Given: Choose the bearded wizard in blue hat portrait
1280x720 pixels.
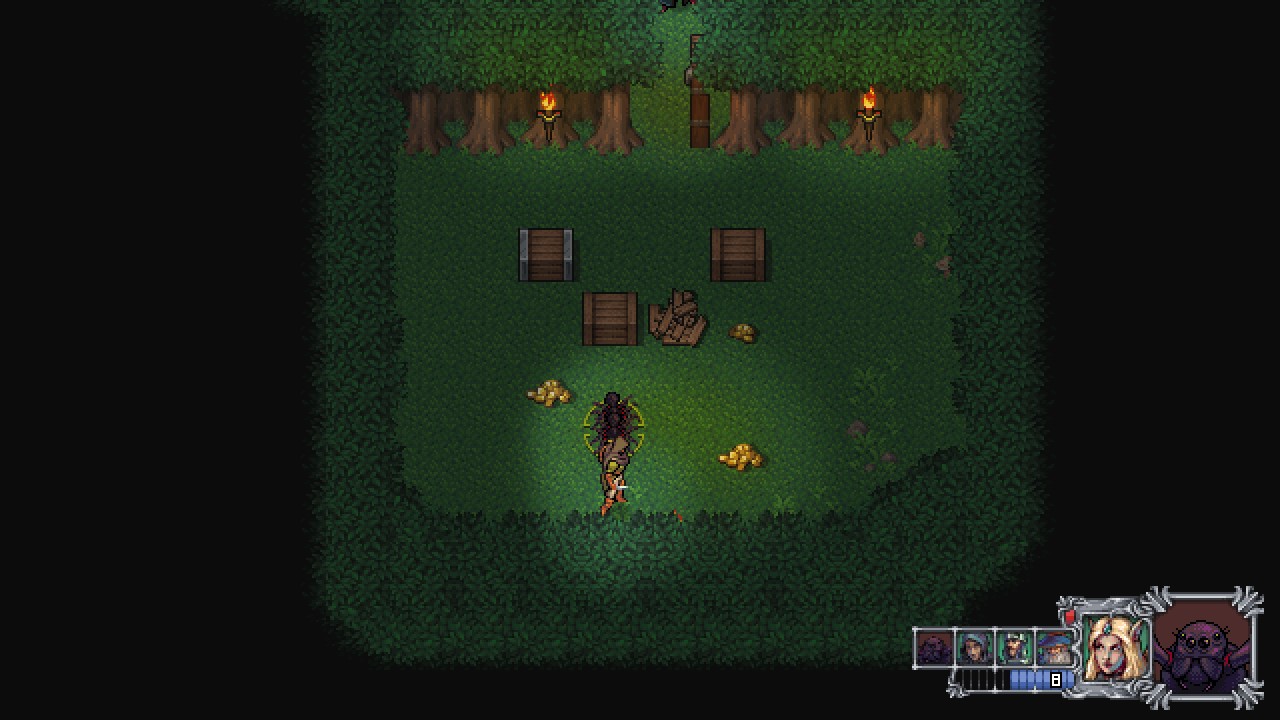Looking at the screenshot, I should (1055, 649).
